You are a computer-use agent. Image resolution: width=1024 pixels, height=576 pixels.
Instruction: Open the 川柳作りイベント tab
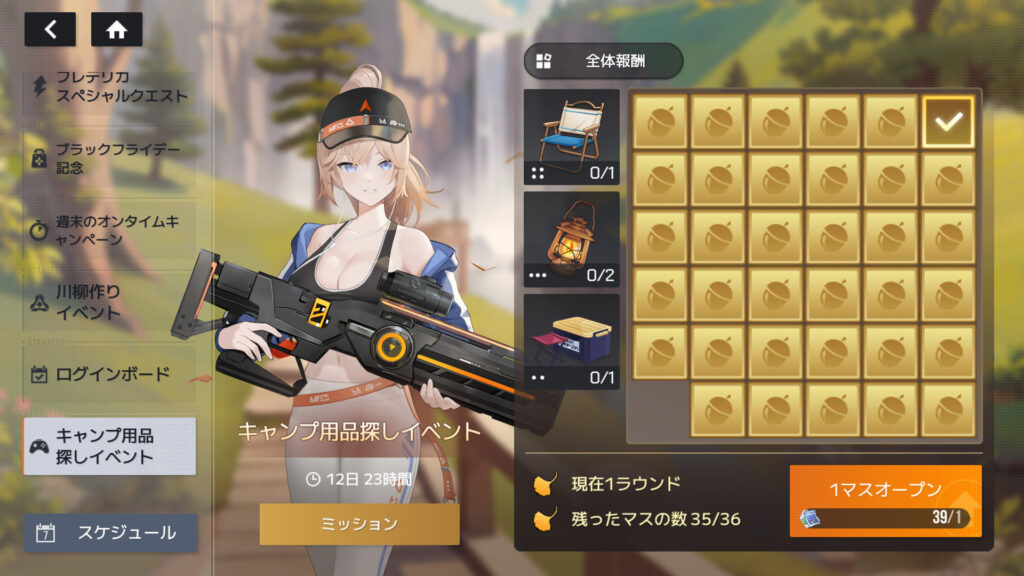(110, 302)
